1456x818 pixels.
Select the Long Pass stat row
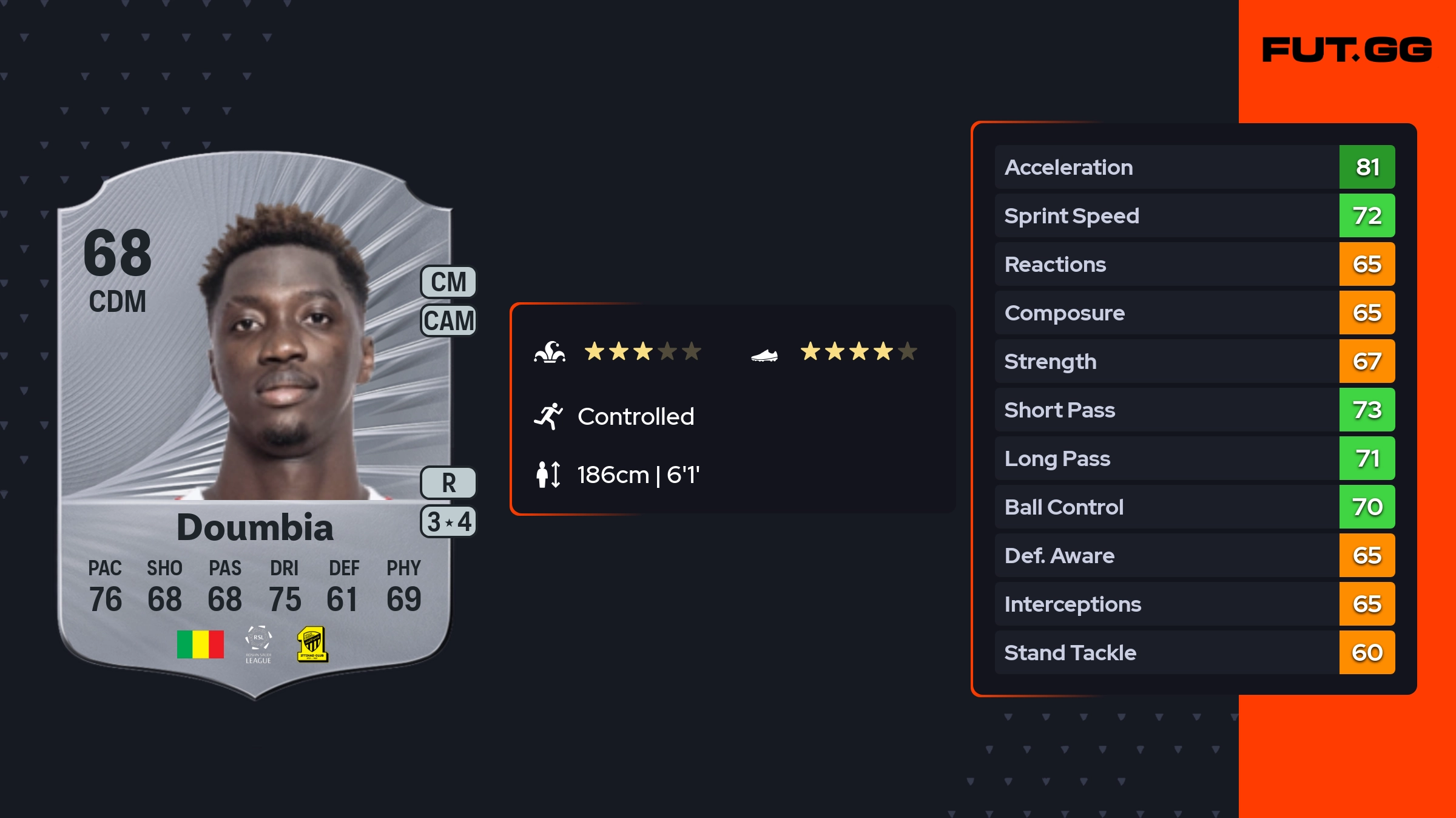[1194, 458]
